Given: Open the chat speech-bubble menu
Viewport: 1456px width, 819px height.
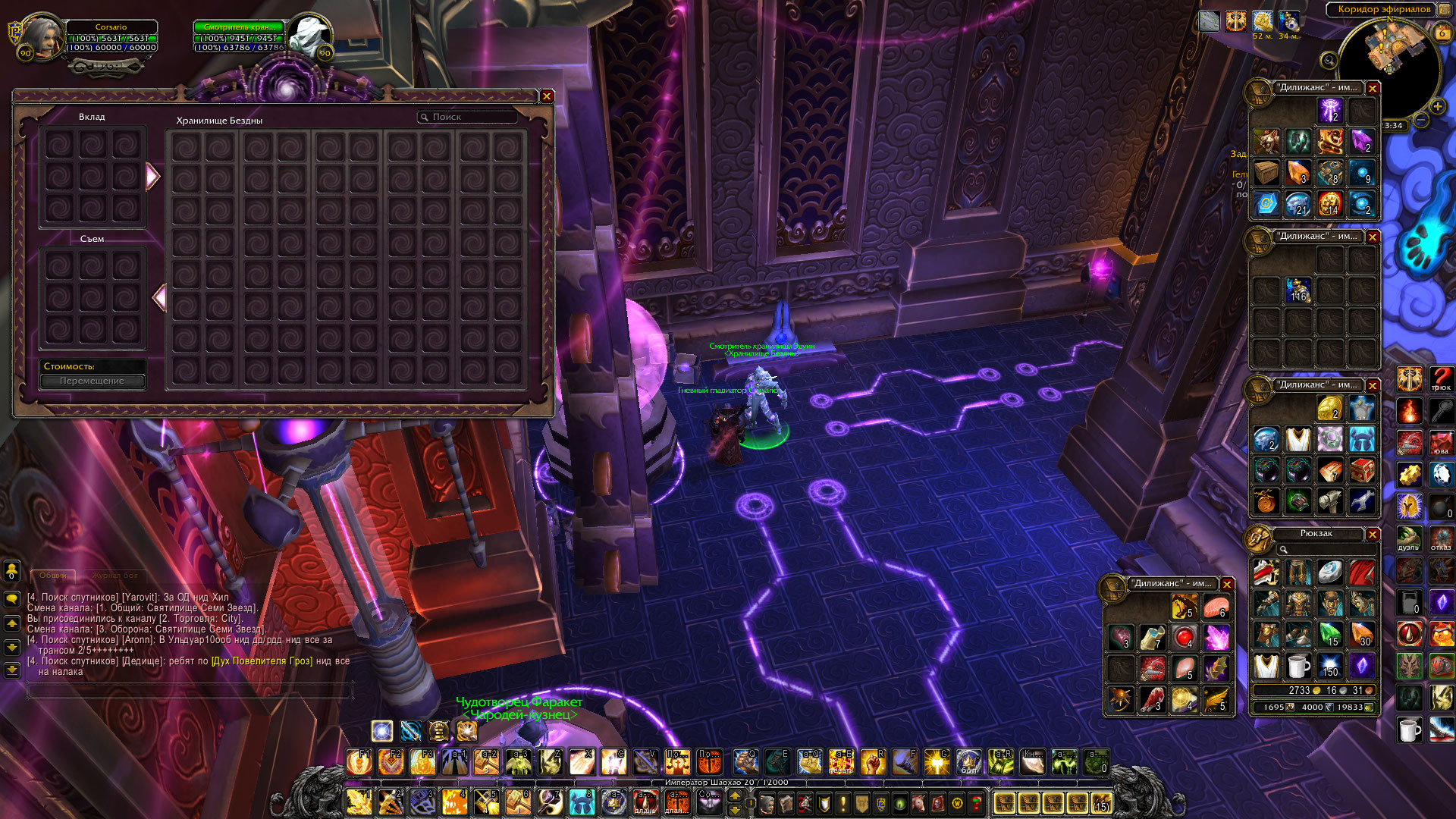Looking at the screenshot, I should [x=11, y=599].
